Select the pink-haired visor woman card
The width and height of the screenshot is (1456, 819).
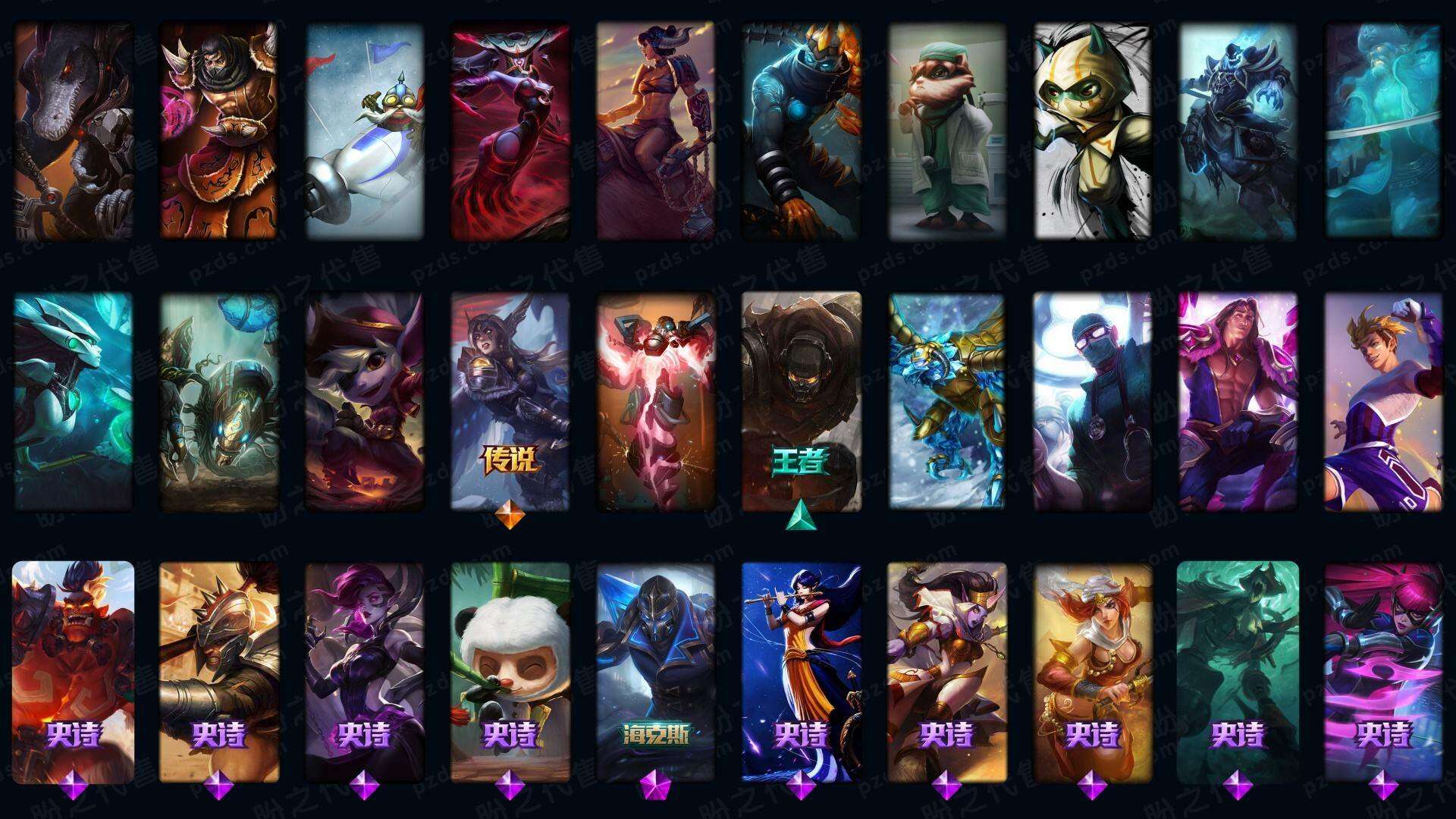pyautogui.click(x=1384, y=671)
